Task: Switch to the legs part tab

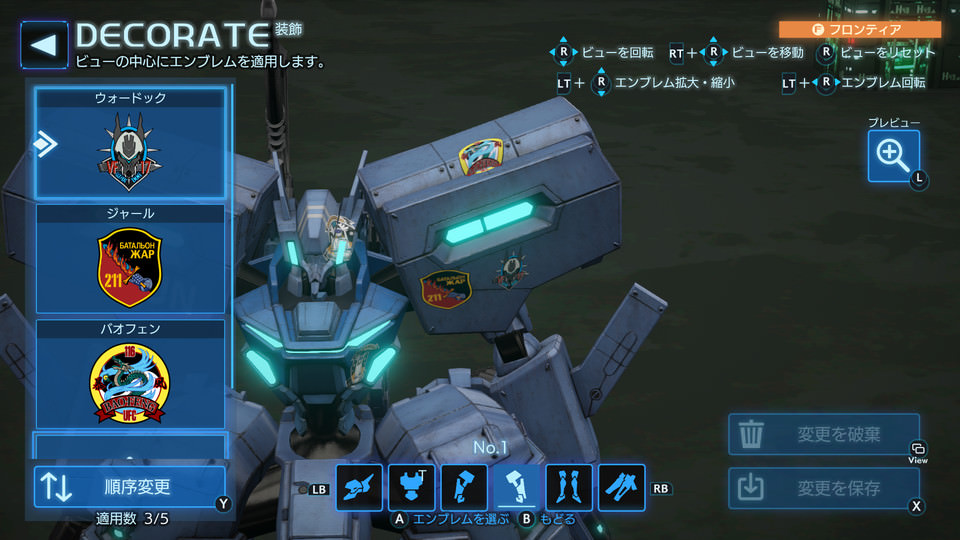Action: tap(569, 488)
